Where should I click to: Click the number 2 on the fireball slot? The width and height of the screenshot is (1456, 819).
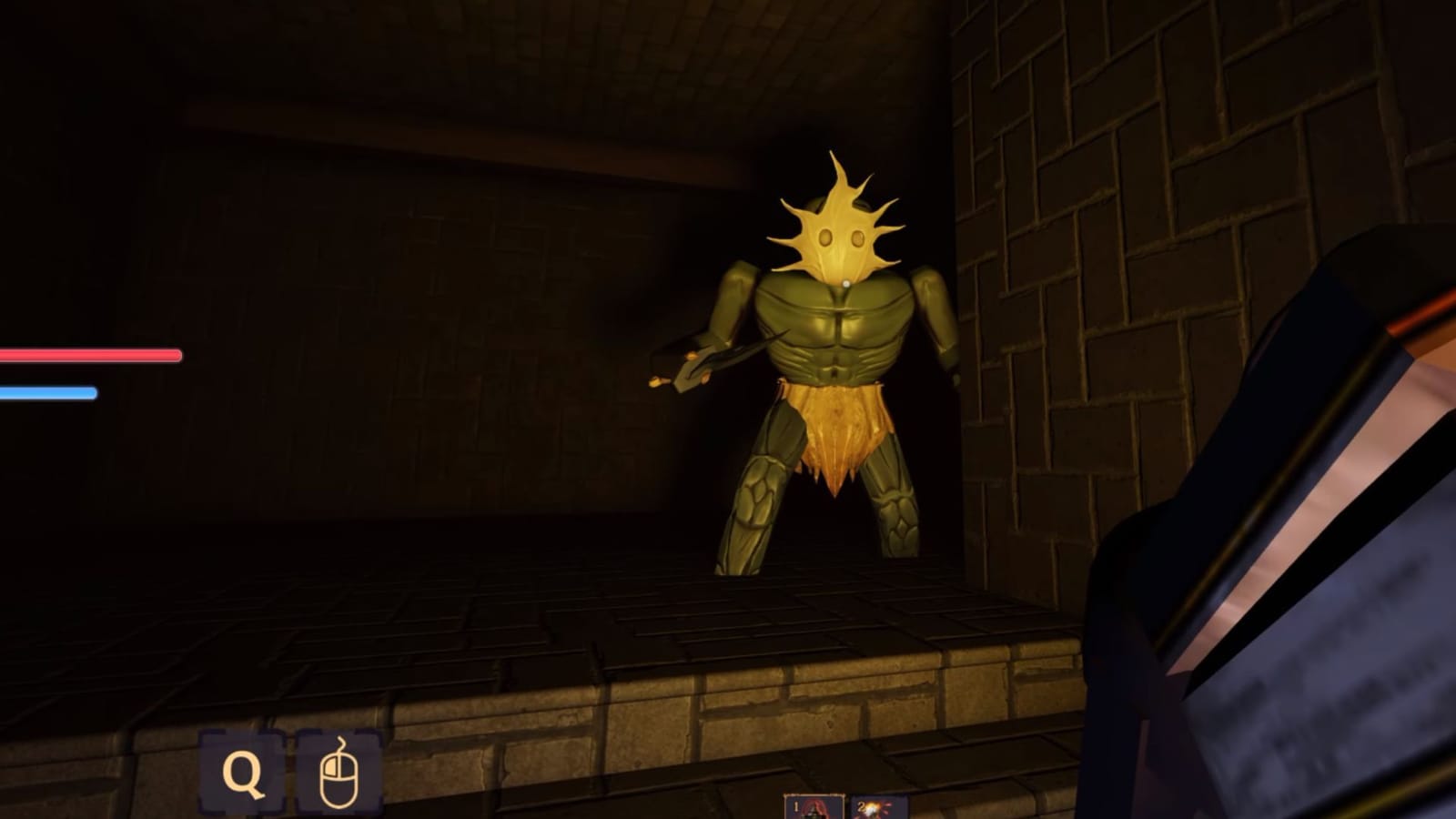pos(862,806)
